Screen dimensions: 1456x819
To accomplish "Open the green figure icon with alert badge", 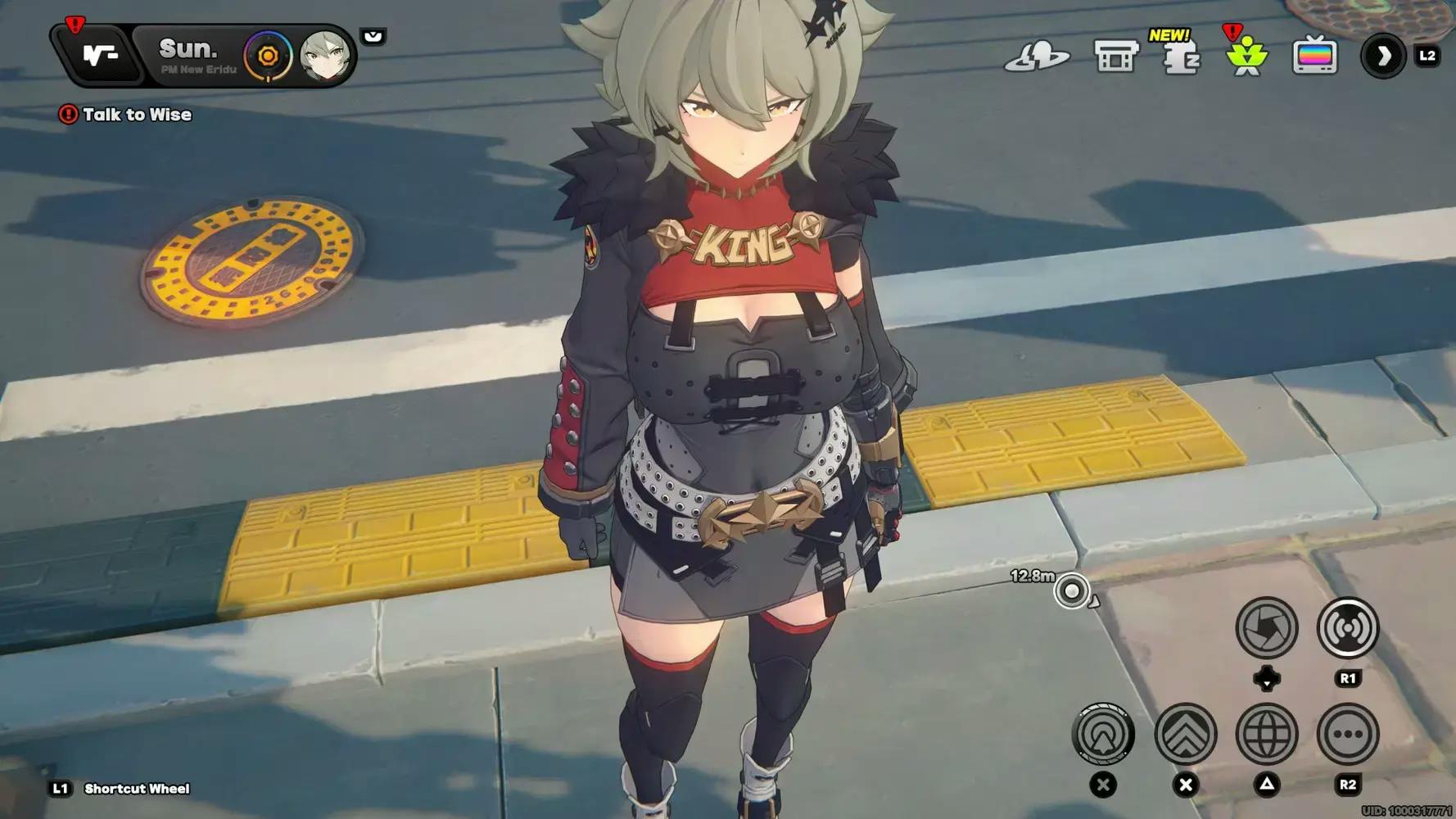I will 1246,57.
